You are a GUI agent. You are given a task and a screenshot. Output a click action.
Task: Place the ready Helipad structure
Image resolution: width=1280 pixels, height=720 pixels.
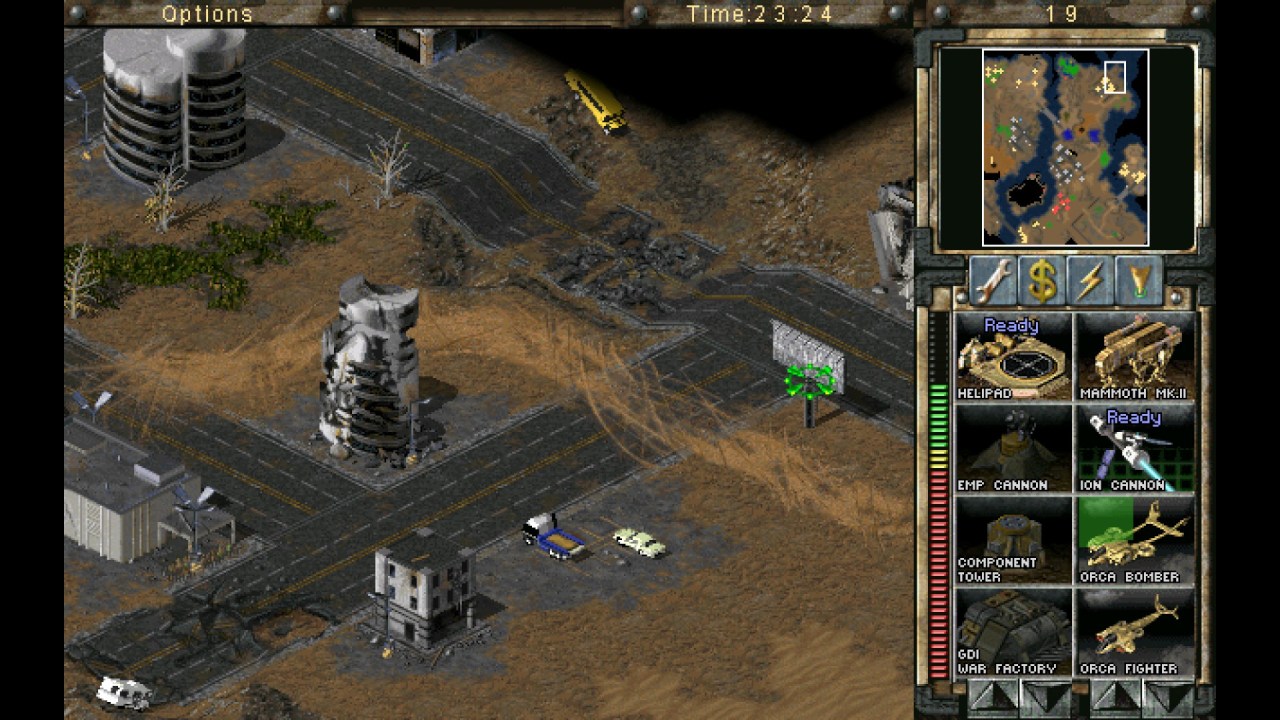coord(1013,357)
